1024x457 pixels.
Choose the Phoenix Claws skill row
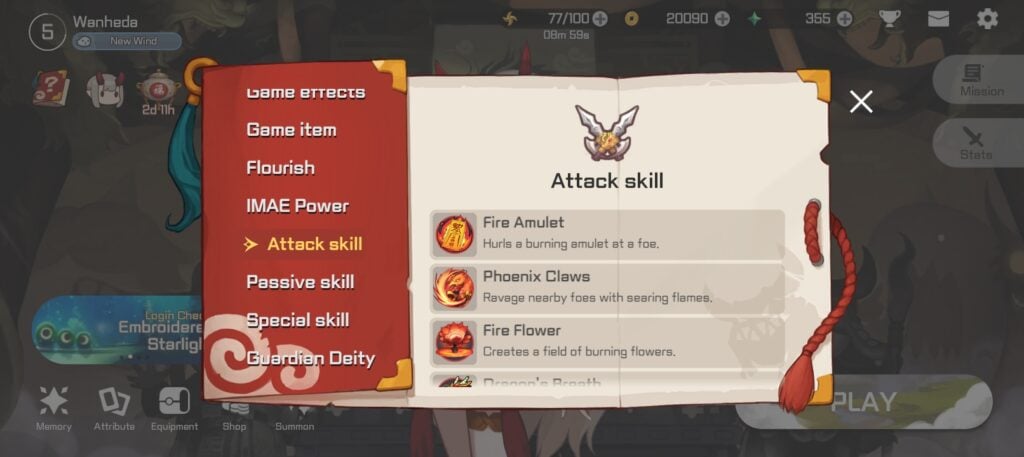pos(607,287)
